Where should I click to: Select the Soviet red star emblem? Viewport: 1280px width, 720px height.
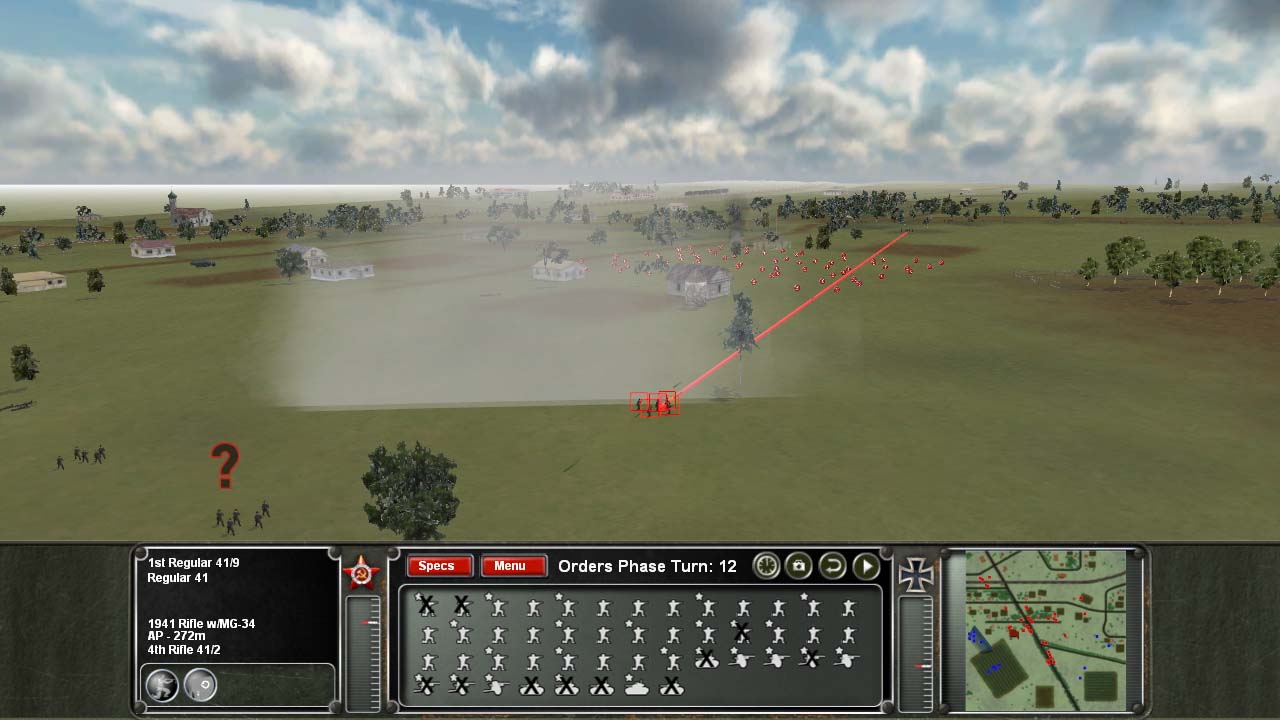coord(361,572)
